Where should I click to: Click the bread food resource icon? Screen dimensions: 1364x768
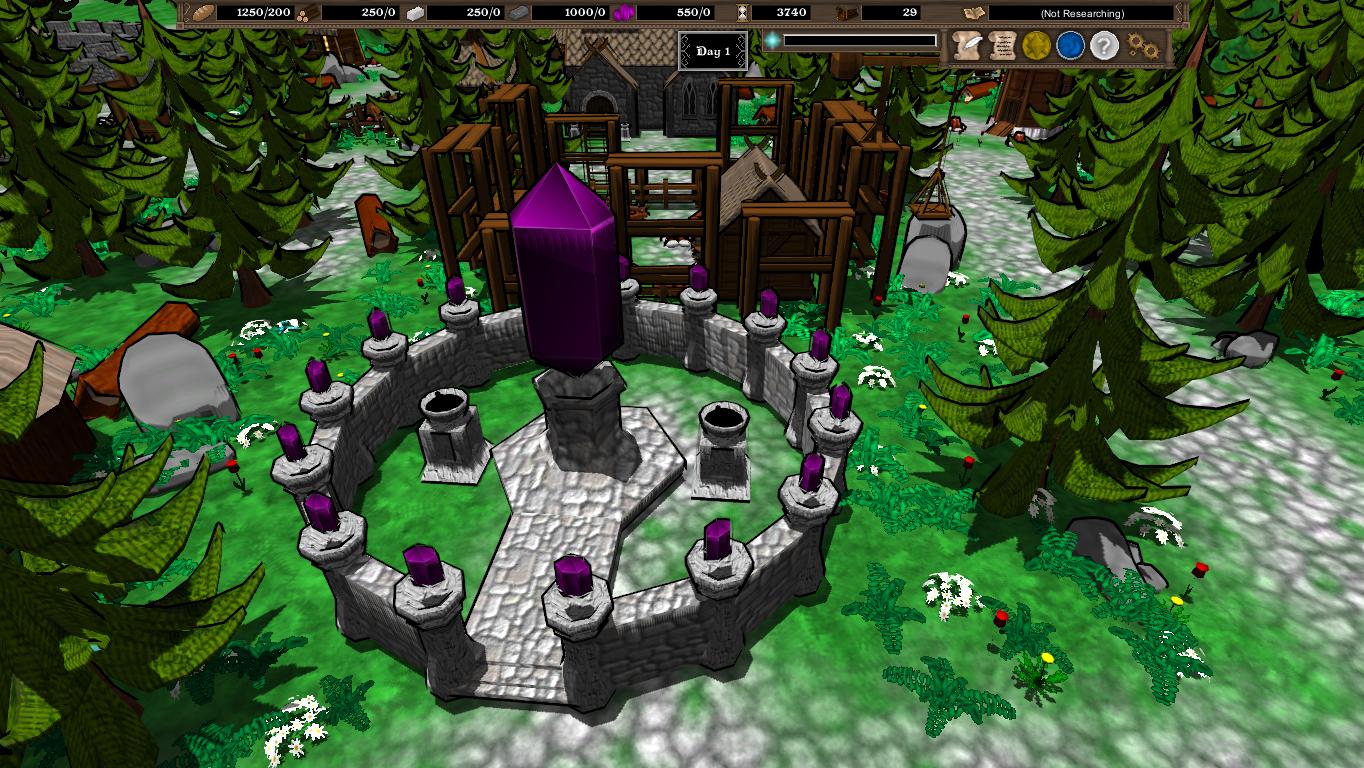click(x=203, y=13)
